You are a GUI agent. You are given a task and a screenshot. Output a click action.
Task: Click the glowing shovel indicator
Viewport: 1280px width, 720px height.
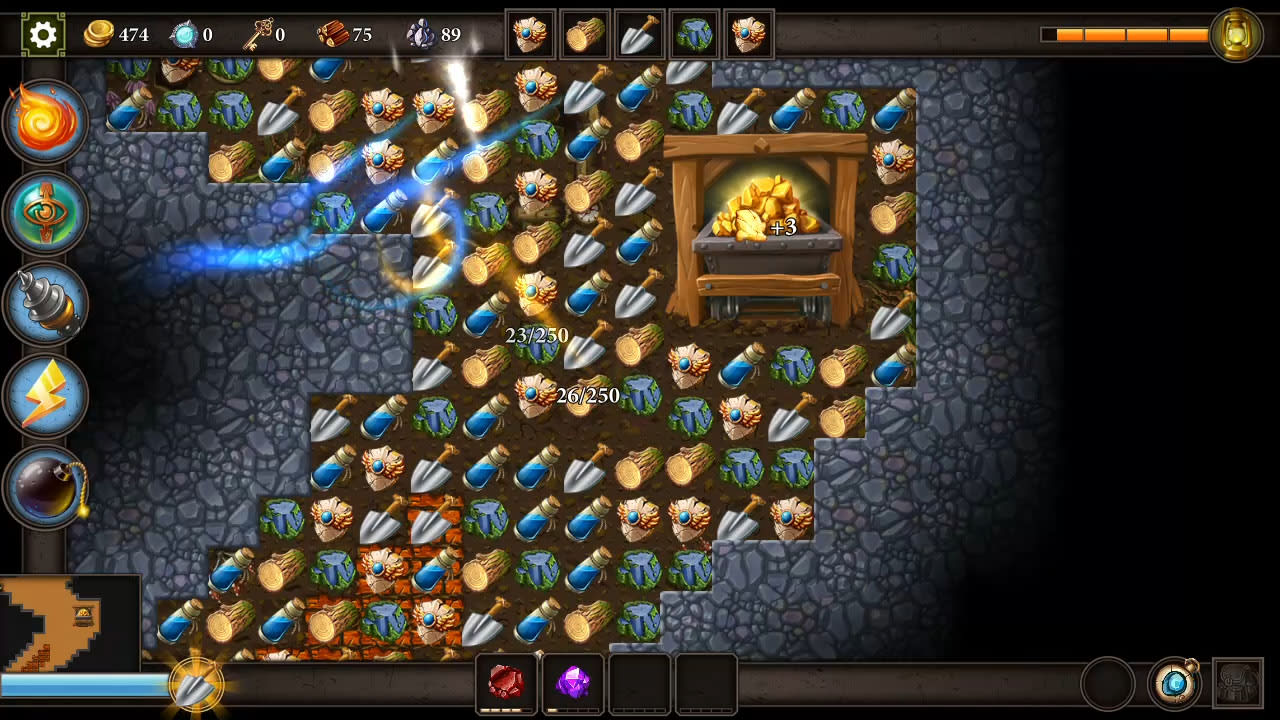tap(196, 686)
